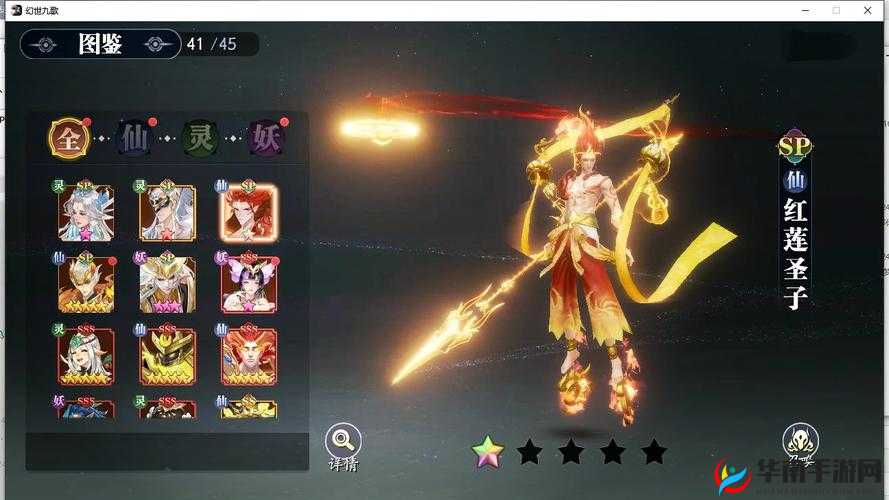Image resolution: width=889 pixels, height=500 pixels.
Task: Close the game window
Action: click(x=867, y=10)
